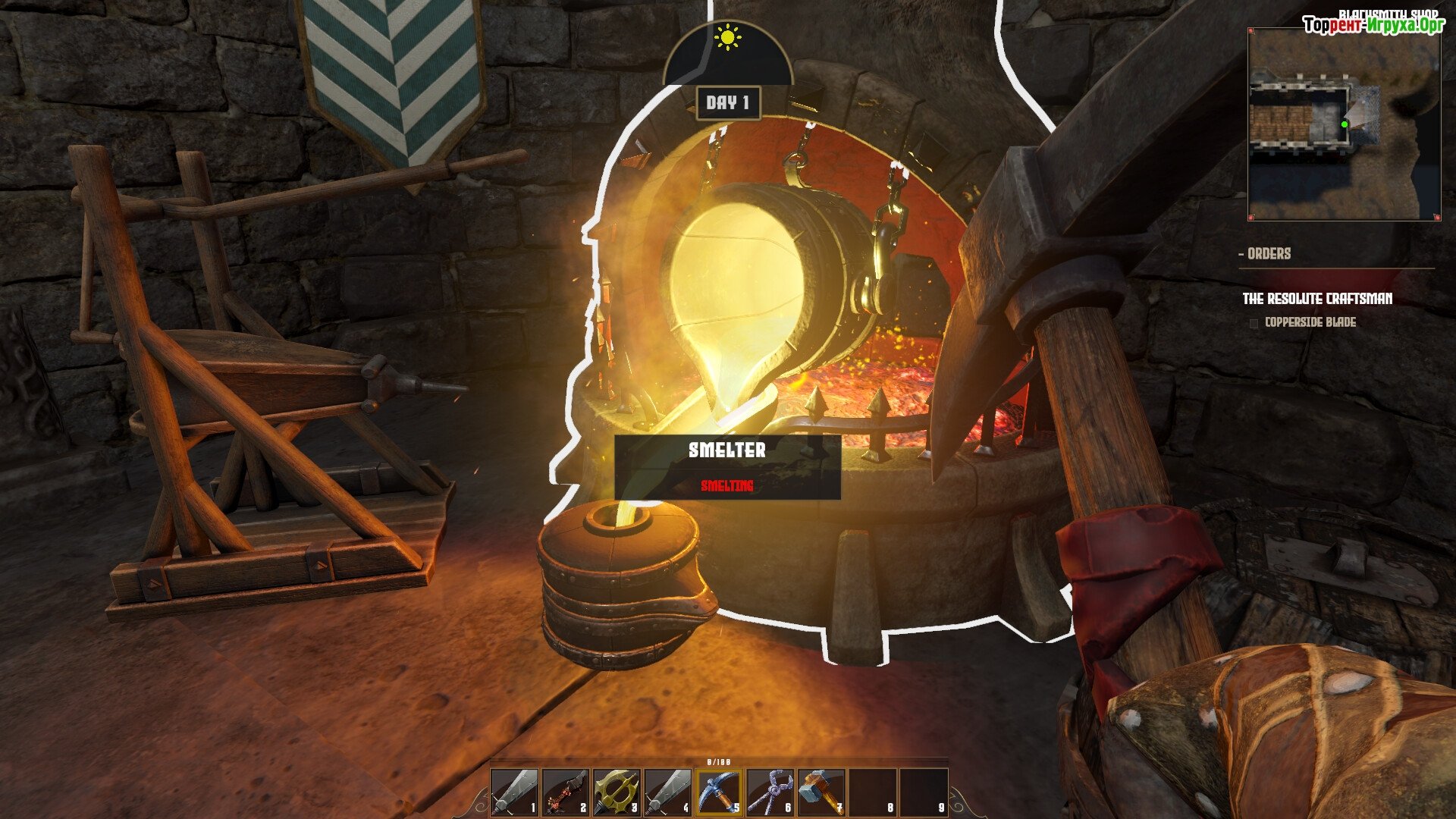The height and width of the screenshot is (819, 1456).
Task: Open the Blacksmith Shop minimap
Action: point(1344,125)
